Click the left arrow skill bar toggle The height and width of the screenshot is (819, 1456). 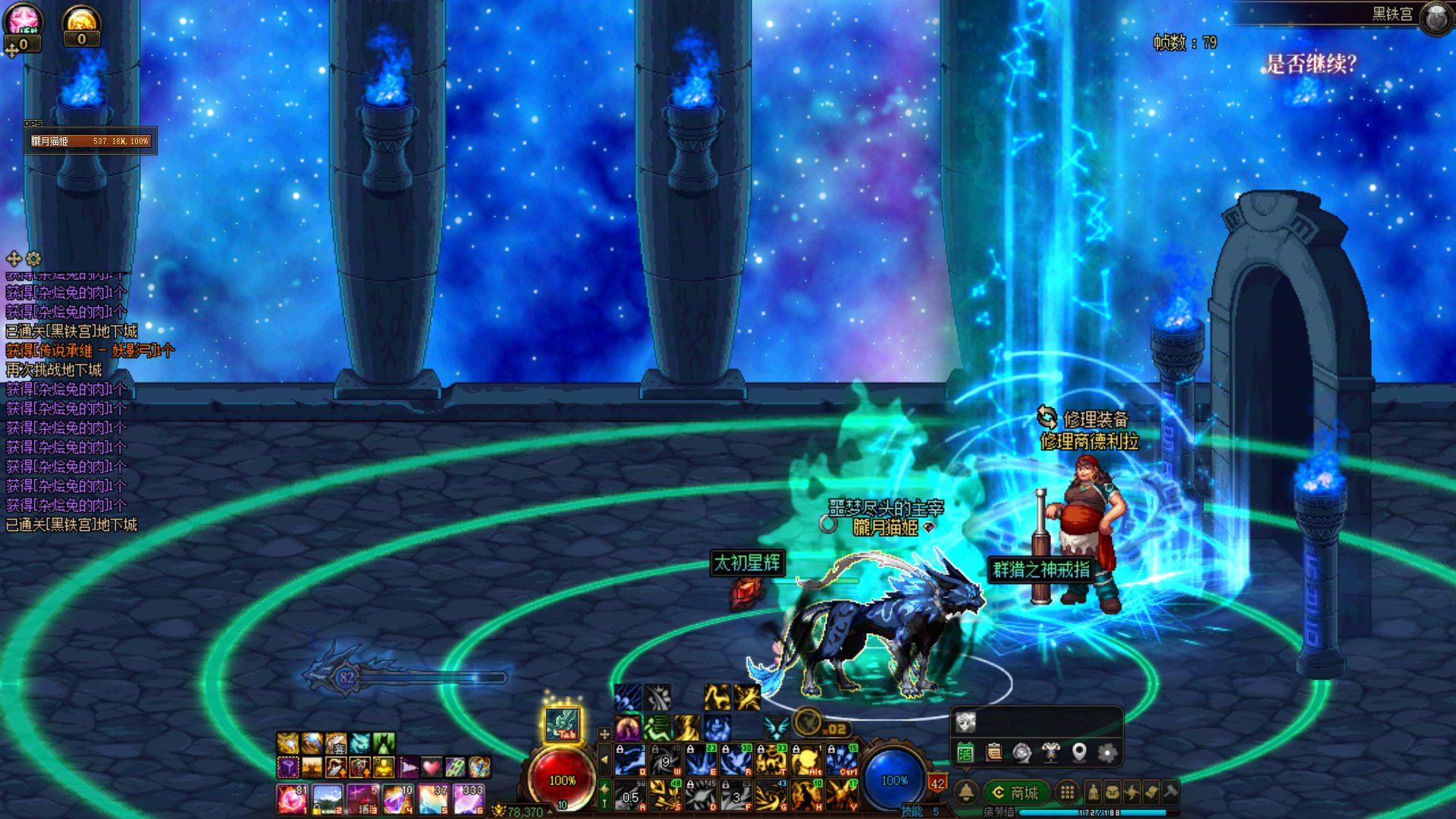click(604, 759)
